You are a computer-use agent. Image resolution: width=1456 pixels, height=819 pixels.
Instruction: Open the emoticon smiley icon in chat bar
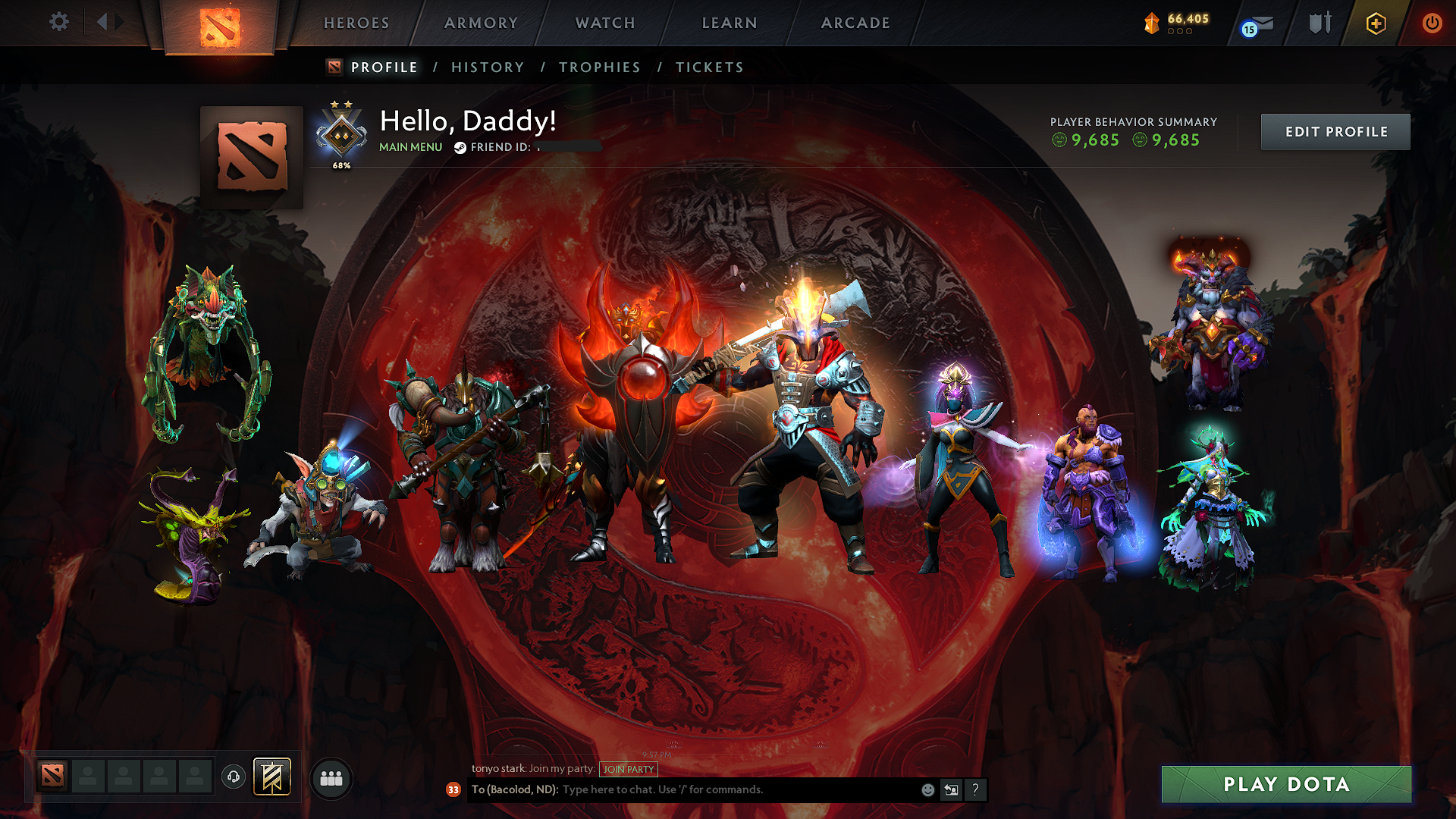coord(927,789)
